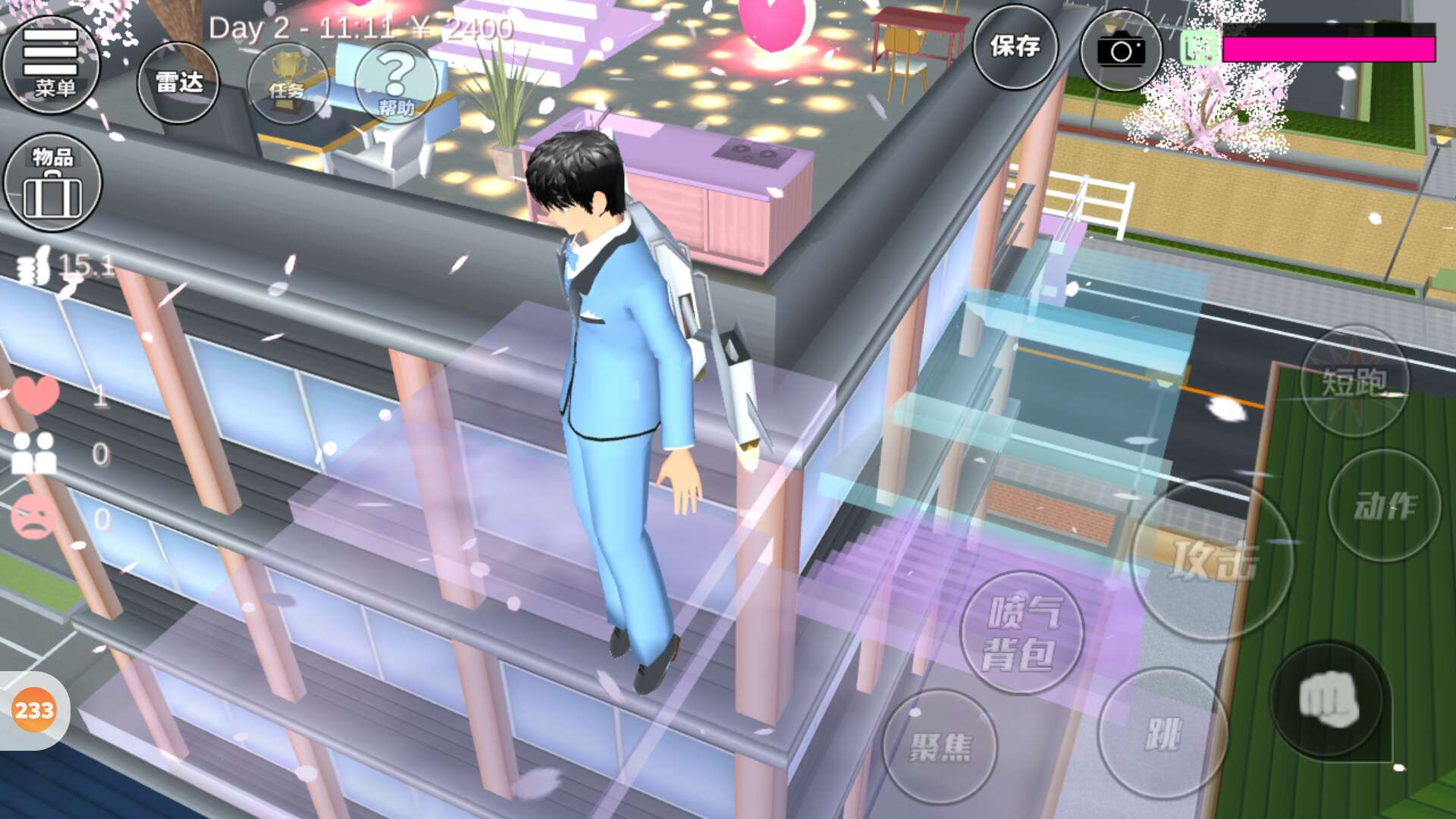The image size is (1456, 819).
Task: Hit the 攻击 attack button
Action: [x=1211, y=560]
